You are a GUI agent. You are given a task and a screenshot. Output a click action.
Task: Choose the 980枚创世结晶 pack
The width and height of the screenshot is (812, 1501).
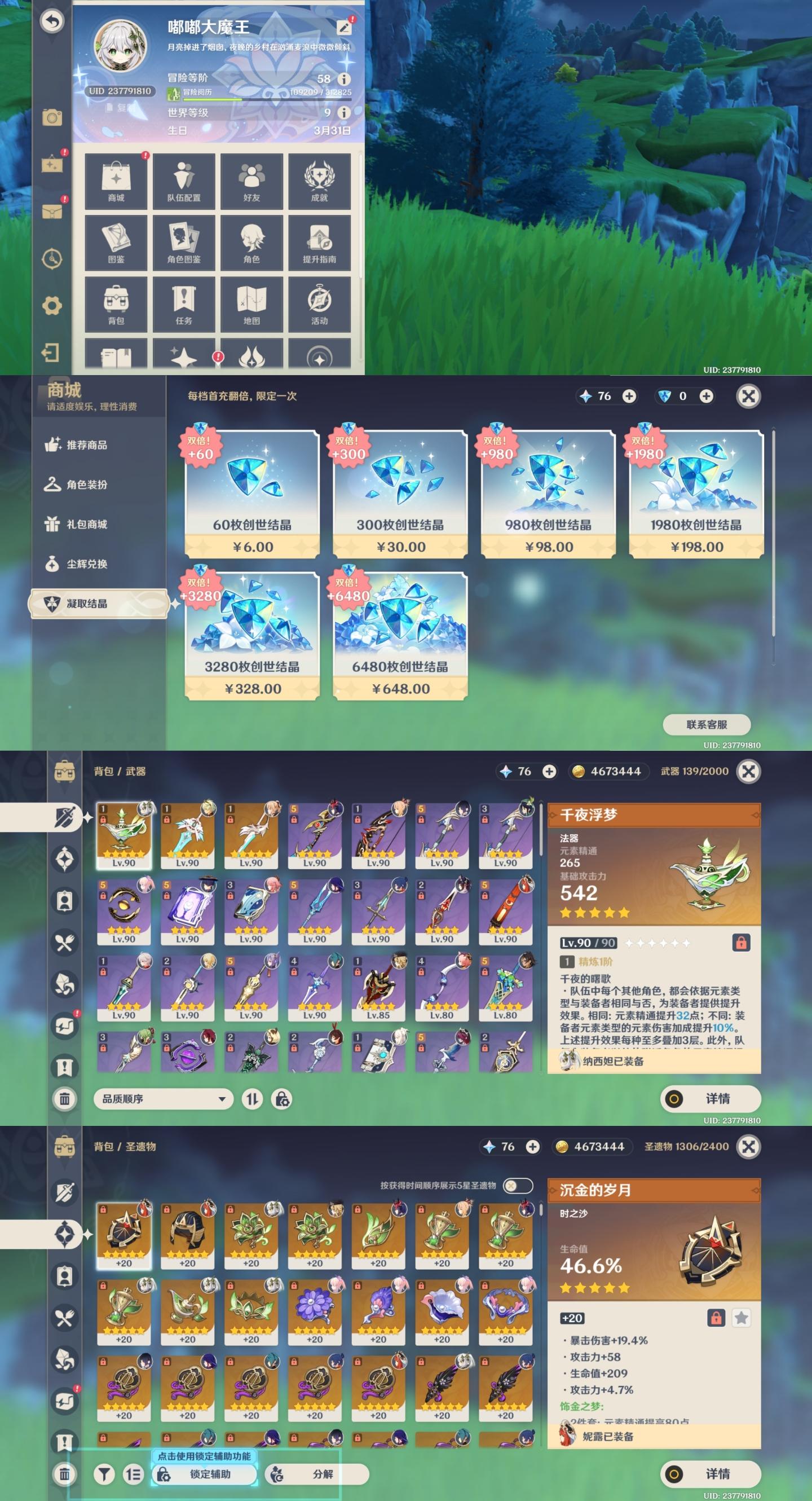pos(548,494)
